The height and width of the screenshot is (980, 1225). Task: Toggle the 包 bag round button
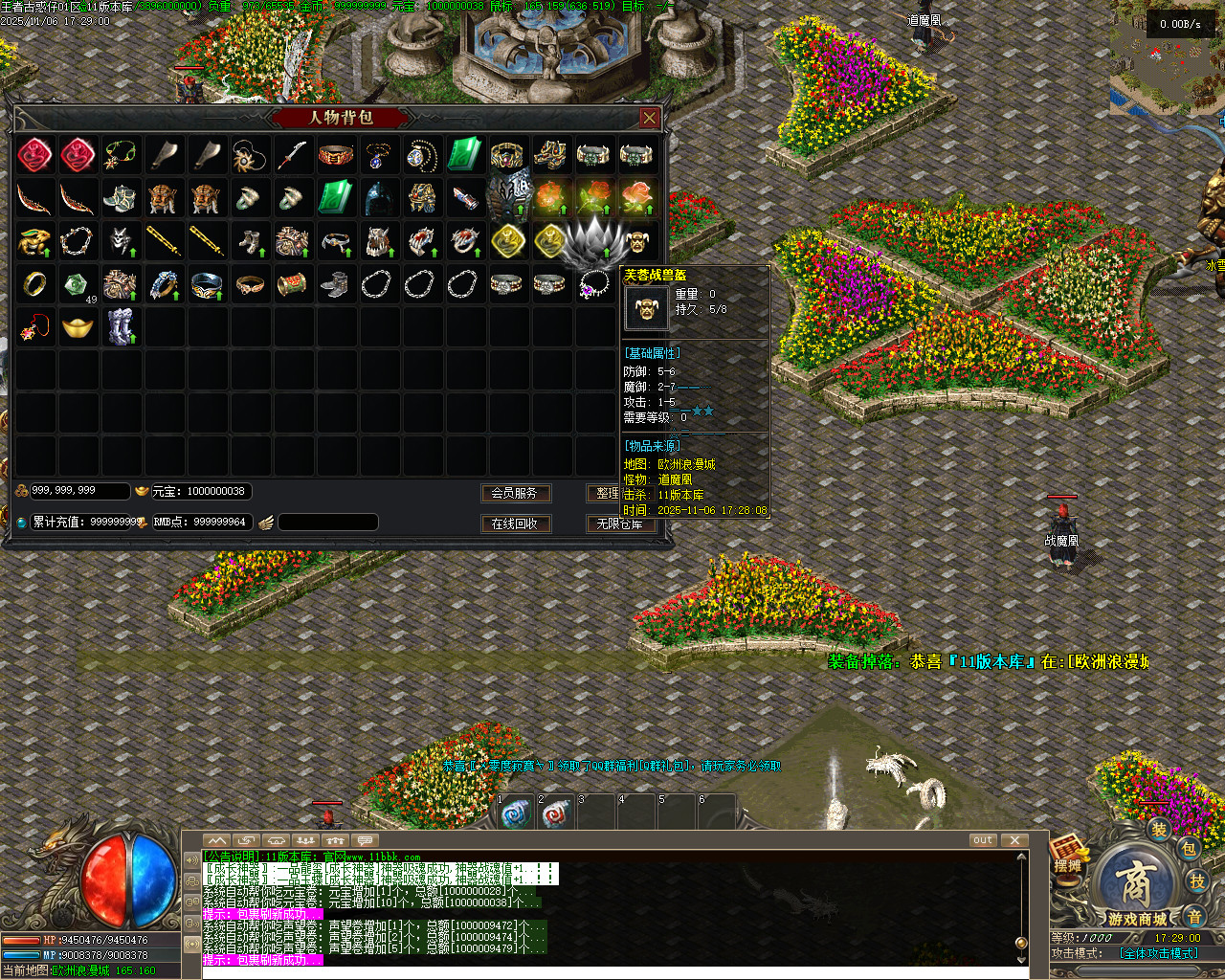pos(1189,848)
